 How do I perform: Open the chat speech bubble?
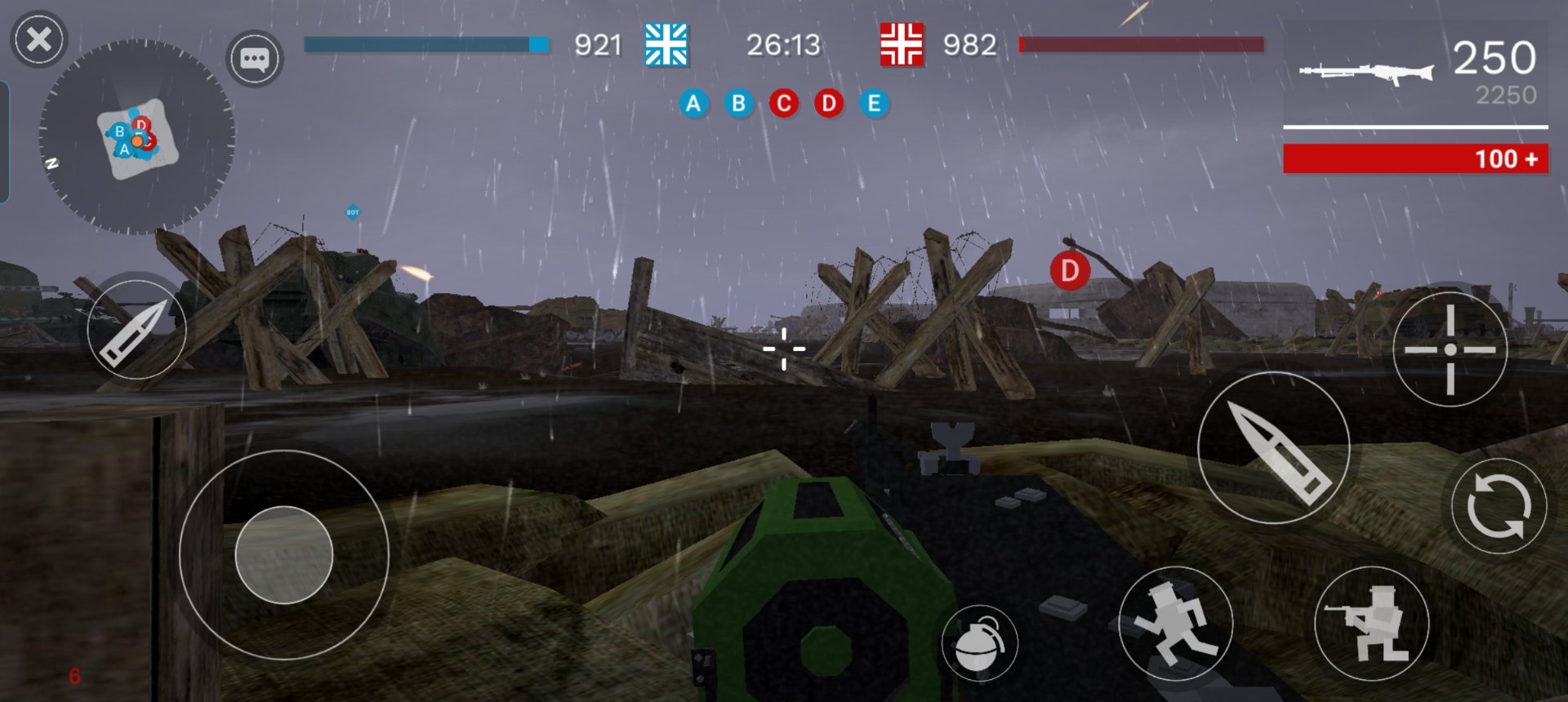pos(254,59)
